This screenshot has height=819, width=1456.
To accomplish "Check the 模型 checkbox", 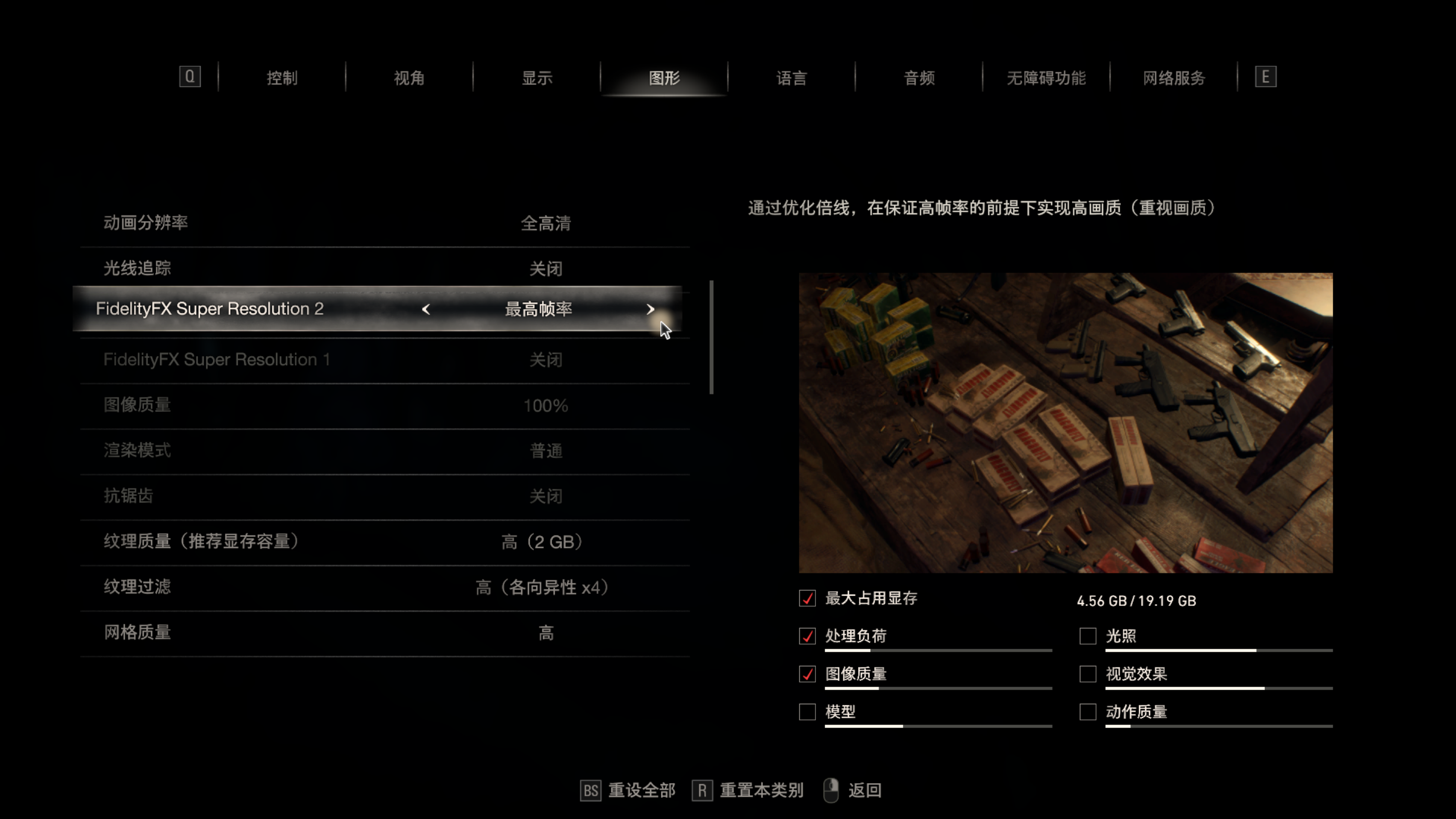I will pos(807,712).
